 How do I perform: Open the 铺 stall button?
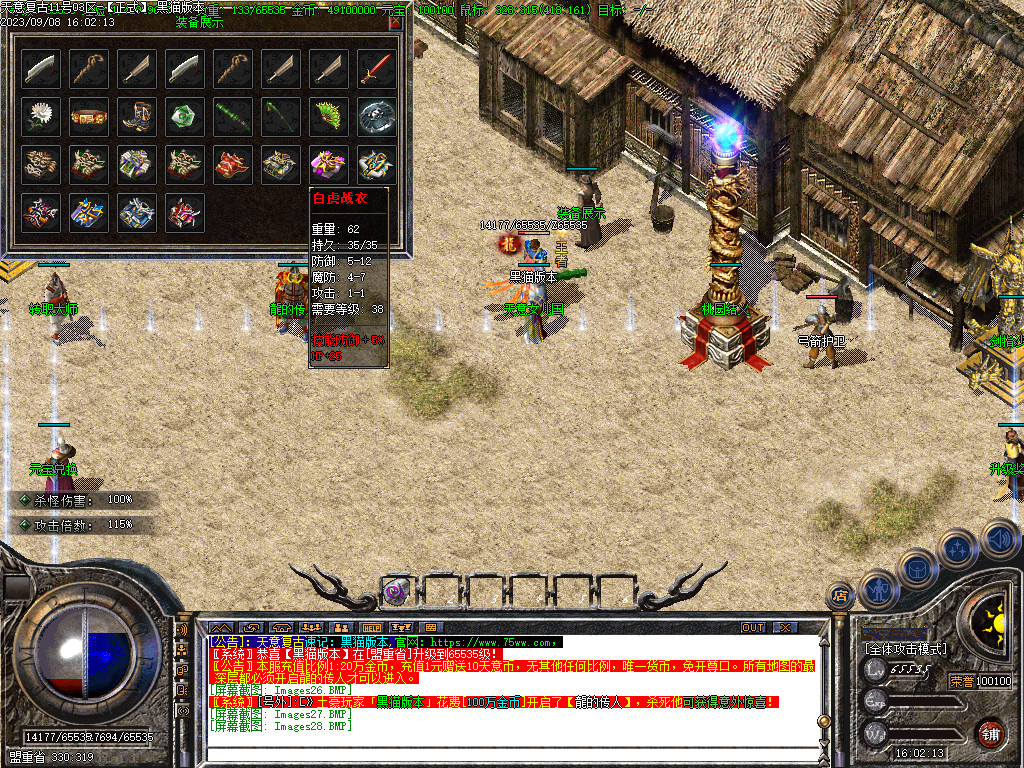[x=990, y=733]
